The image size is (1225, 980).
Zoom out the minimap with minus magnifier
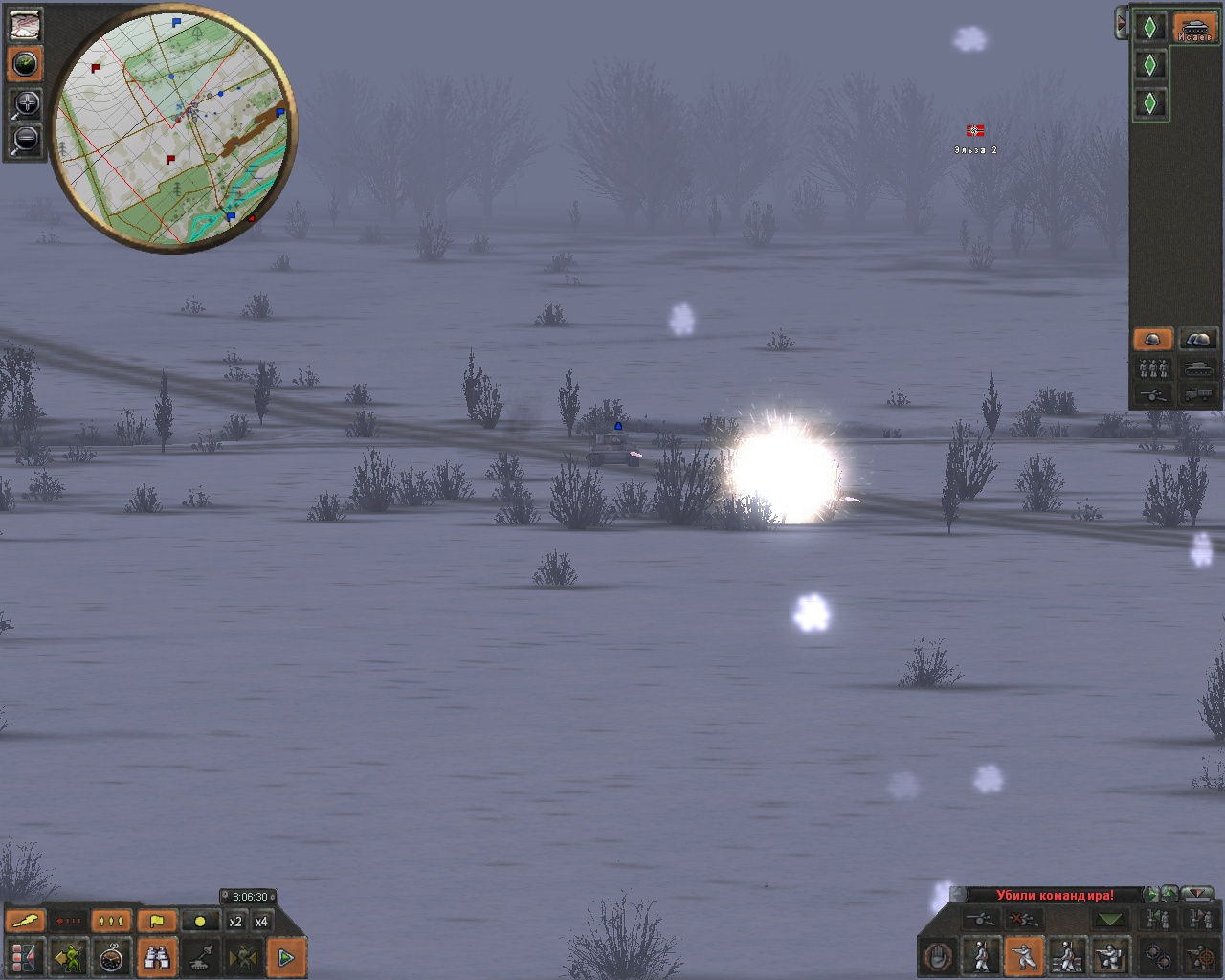click(x=26, y=140)
